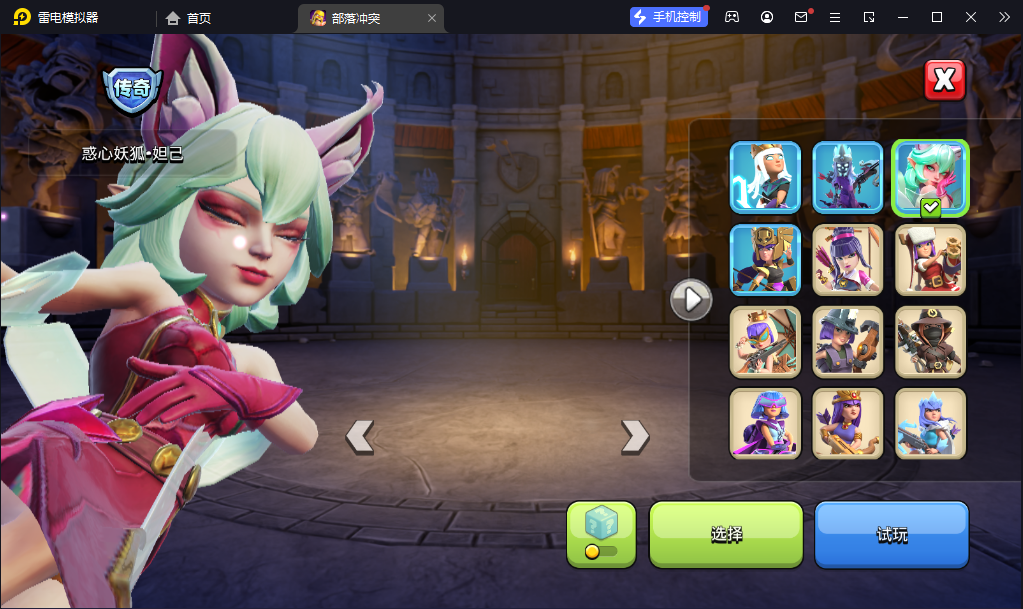Close the skin selection screen
This screenshot has width=1023, height=609.
[944, 80]
